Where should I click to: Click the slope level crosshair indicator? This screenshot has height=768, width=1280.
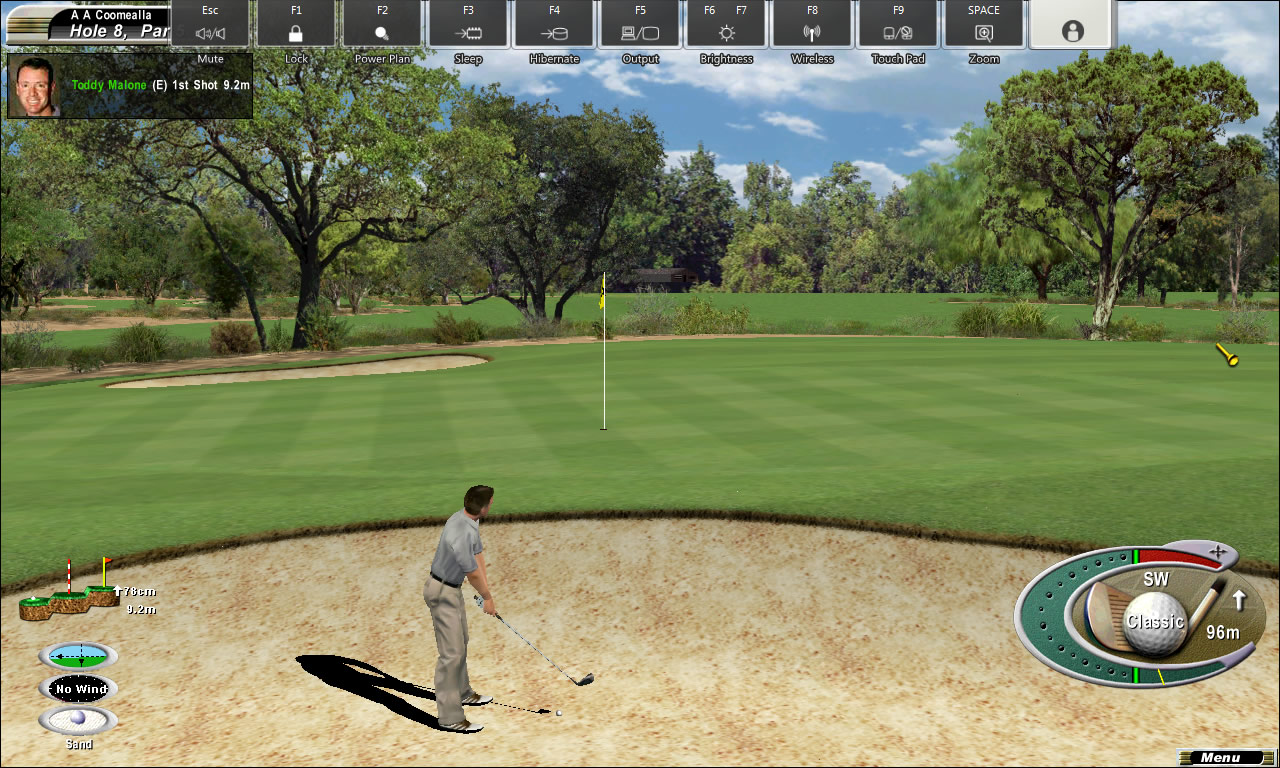tap(79, 657)
